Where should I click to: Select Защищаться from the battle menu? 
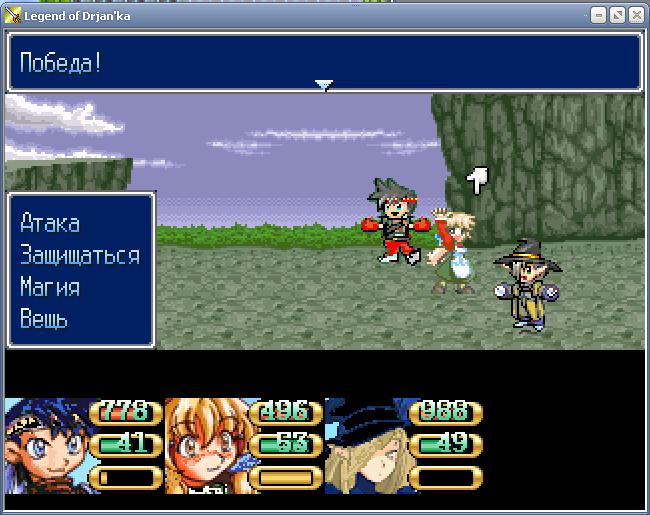(x=79, y=255)
